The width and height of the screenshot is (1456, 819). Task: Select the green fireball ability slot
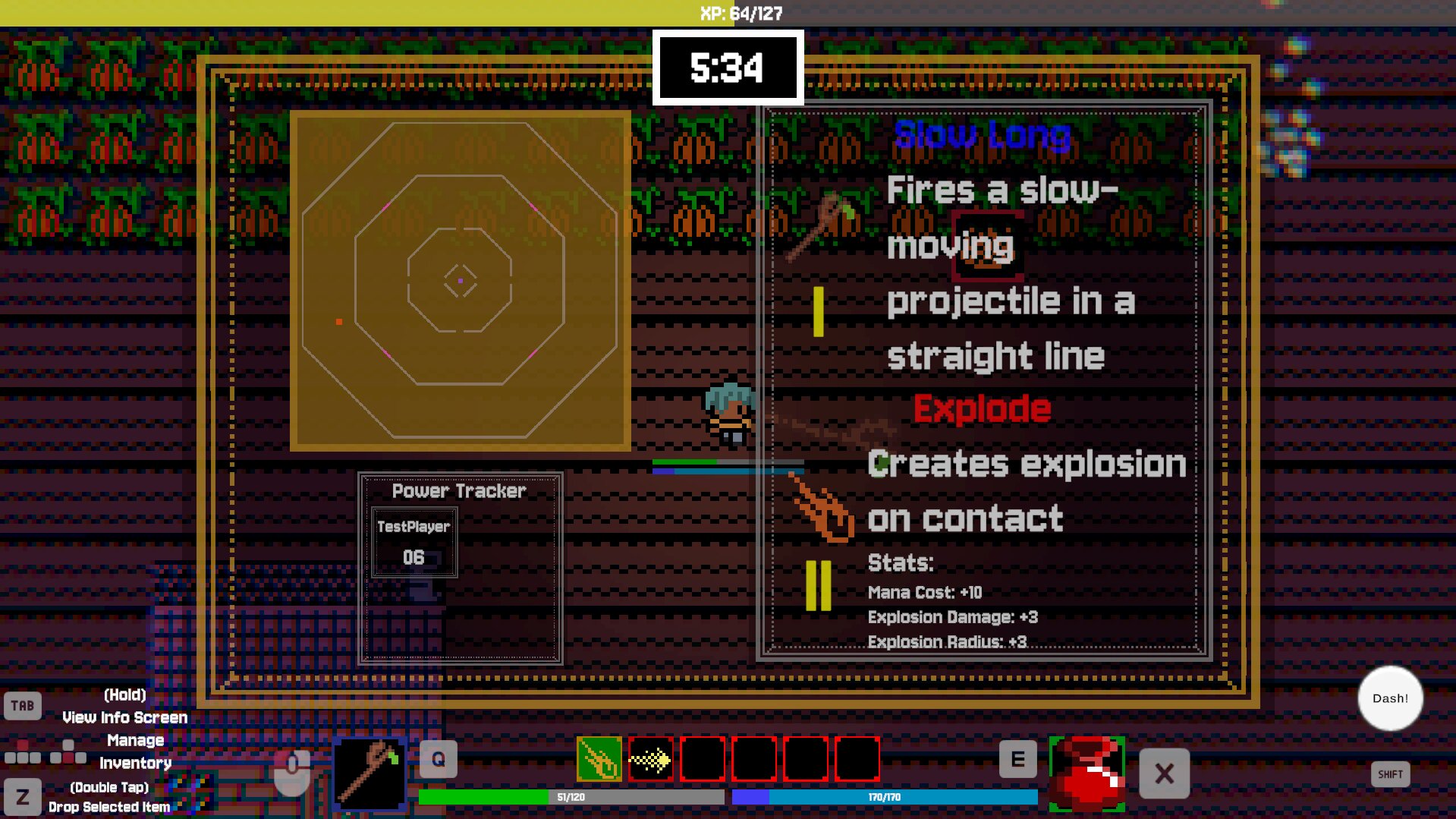click(599, 759)
